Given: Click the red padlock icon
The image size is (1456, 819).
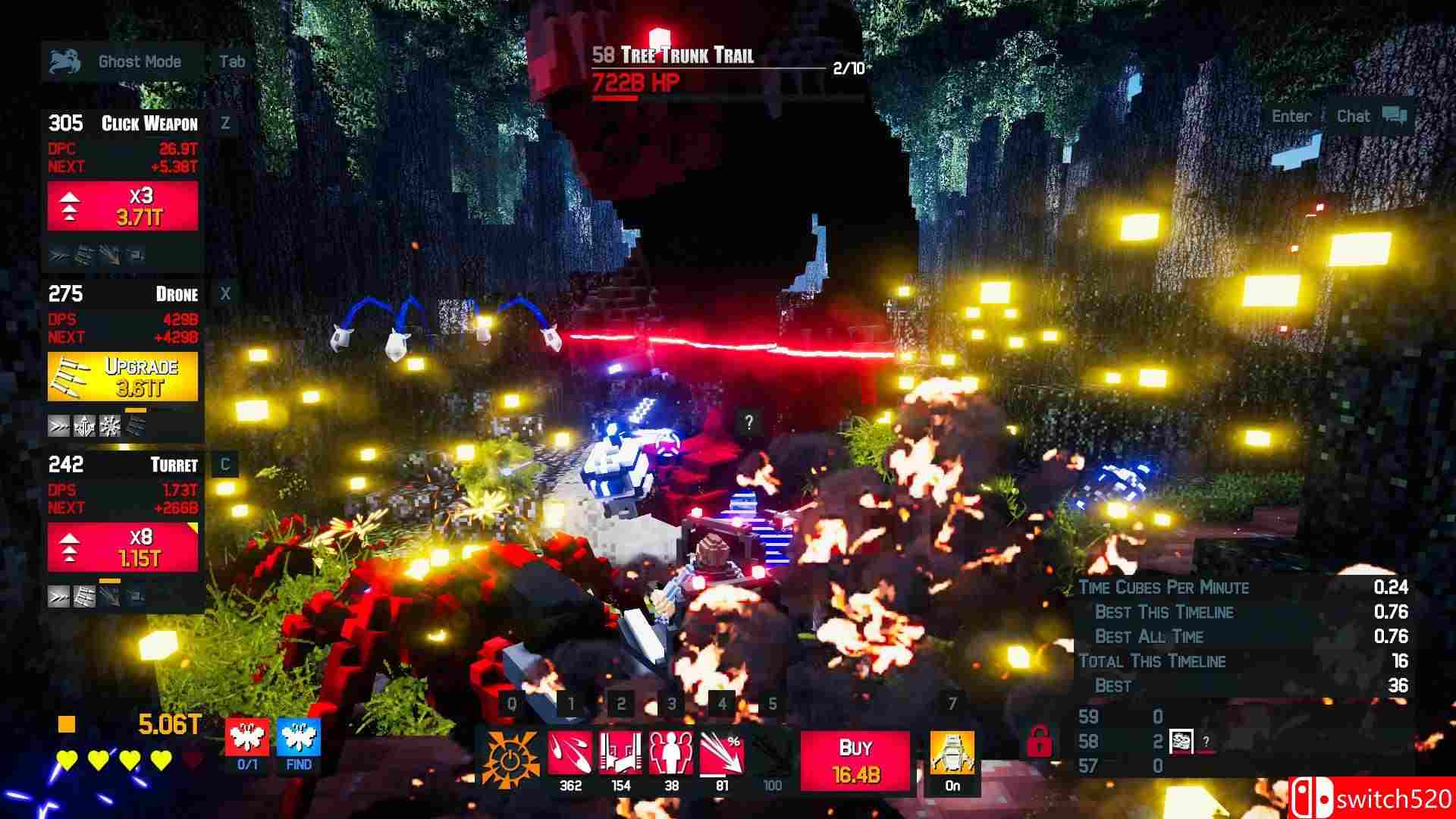Looking at the screenshot, I should [1038, 742].
